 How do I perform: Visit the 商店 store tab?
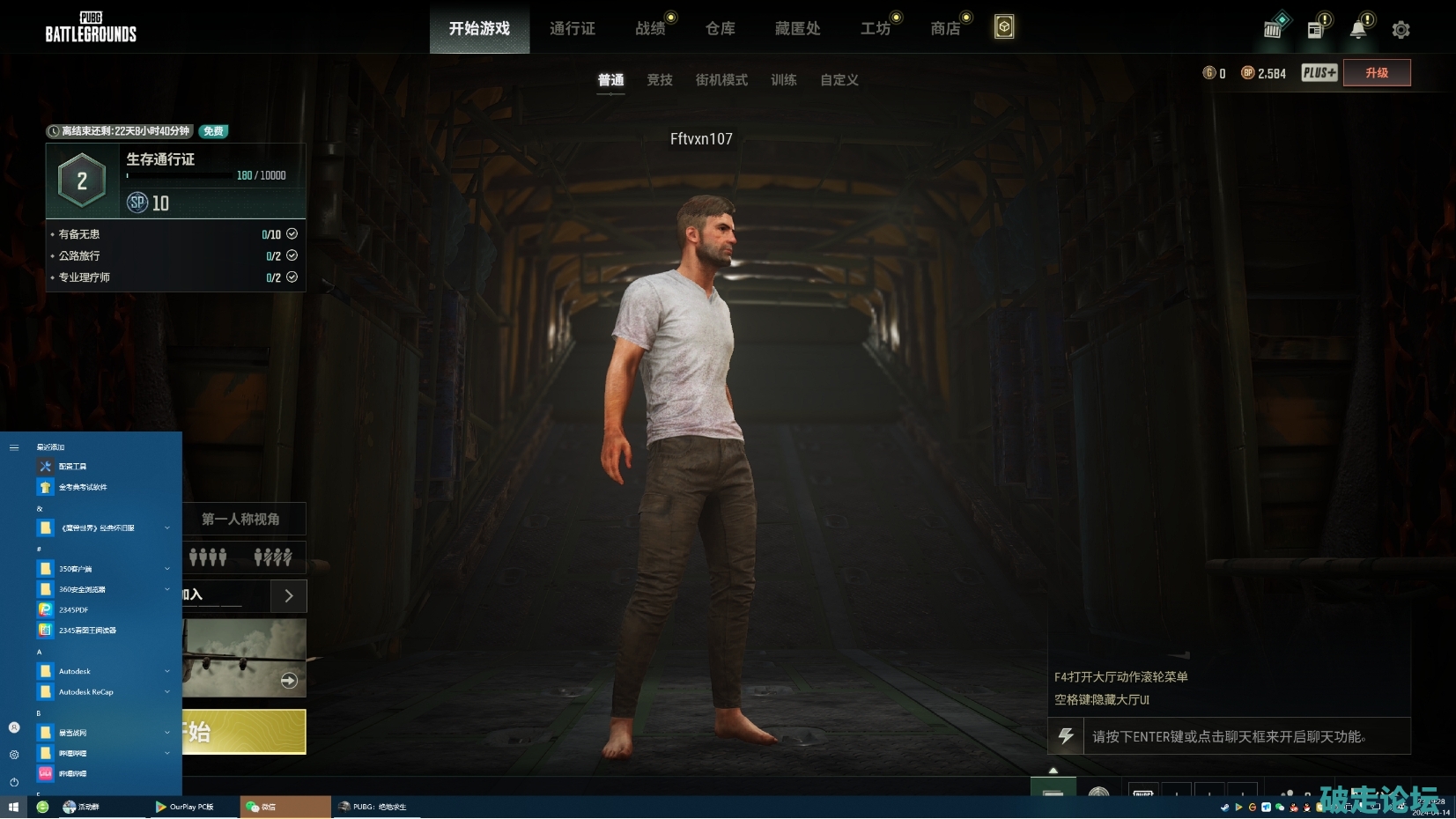(x=945, y=29)
